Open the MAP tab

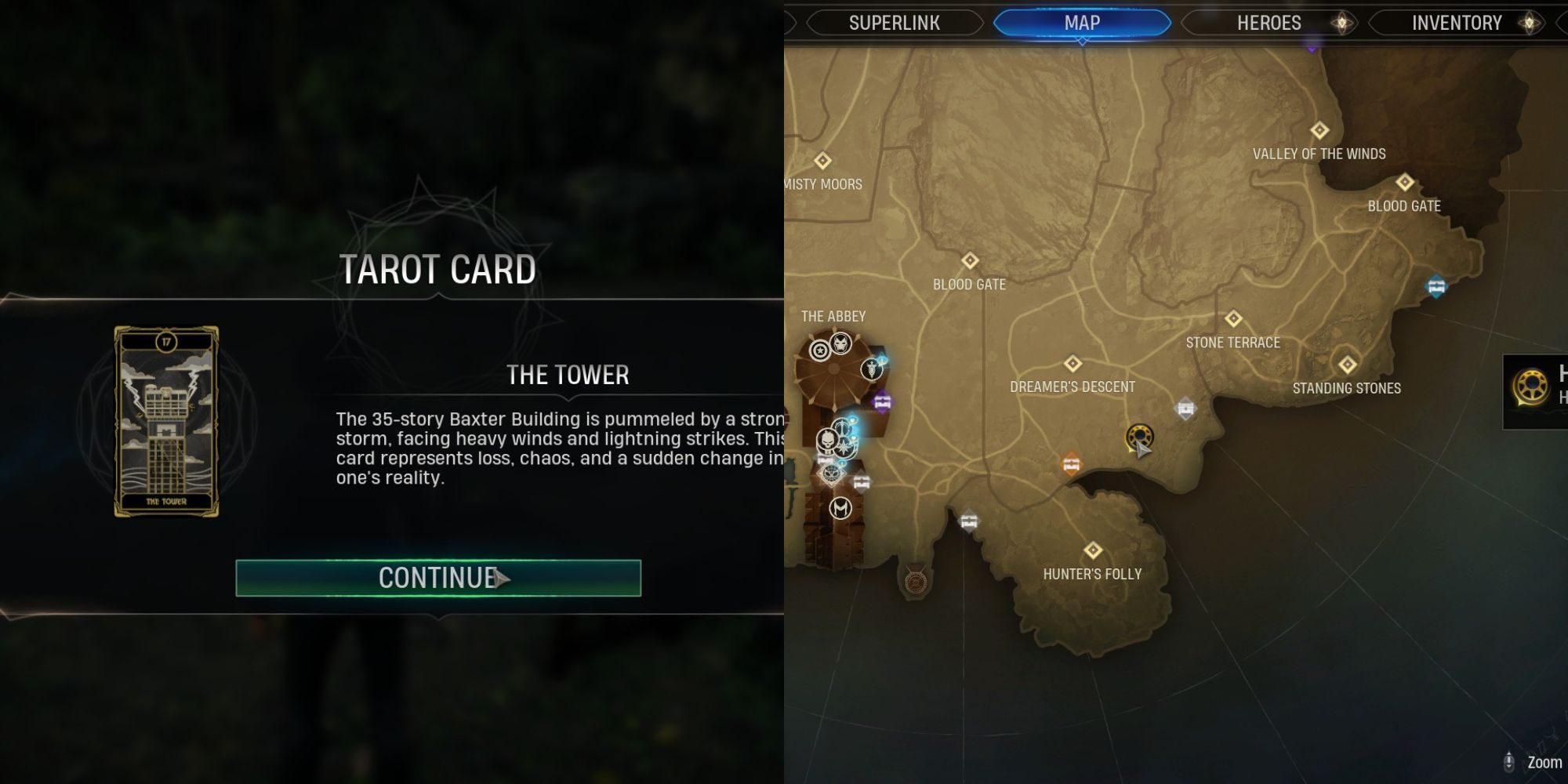click(1082, 22)
